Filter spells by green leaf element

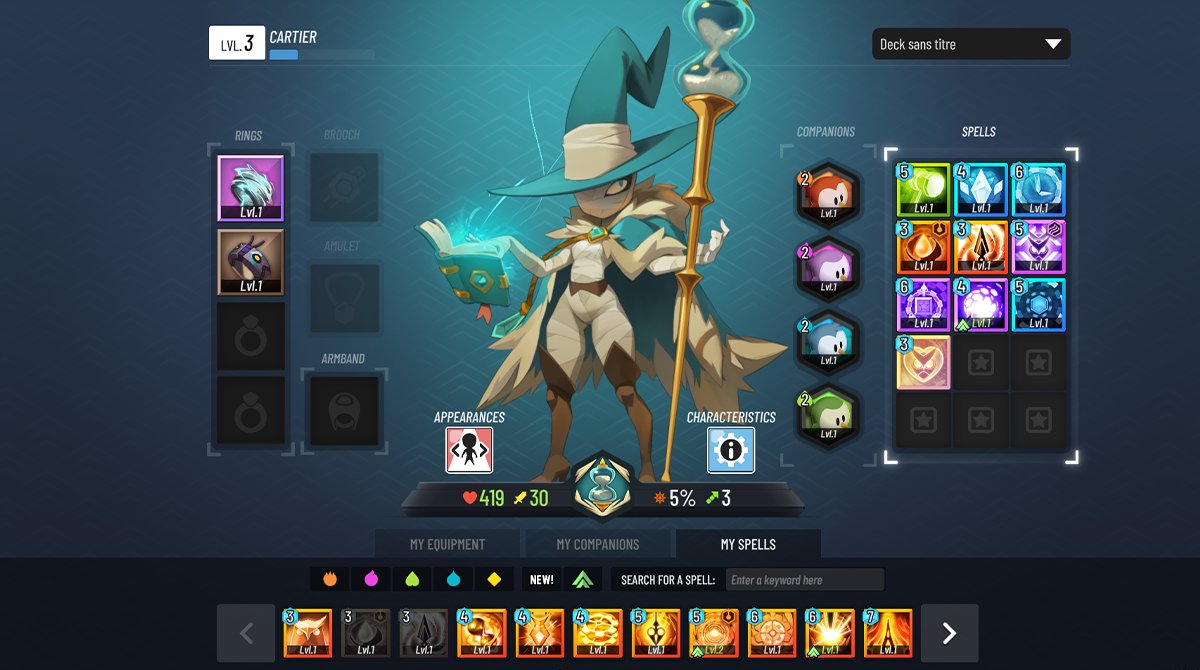pos(411,580)
